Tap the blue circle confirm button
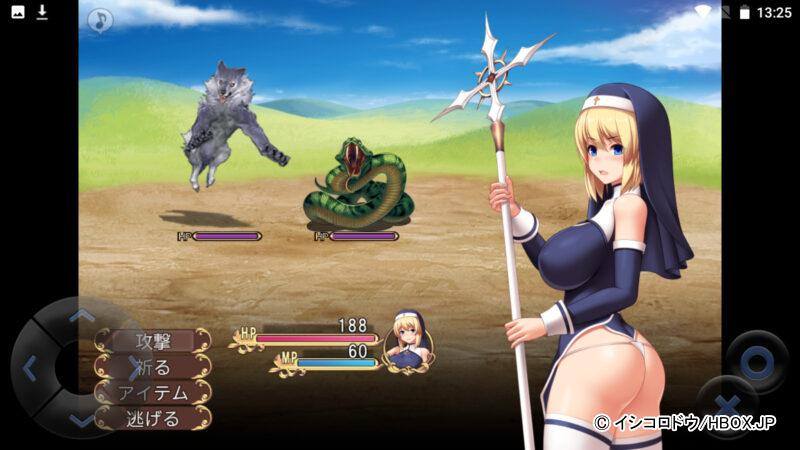The width and height of the screenshot is (800, 450). [x=756, y=359]
